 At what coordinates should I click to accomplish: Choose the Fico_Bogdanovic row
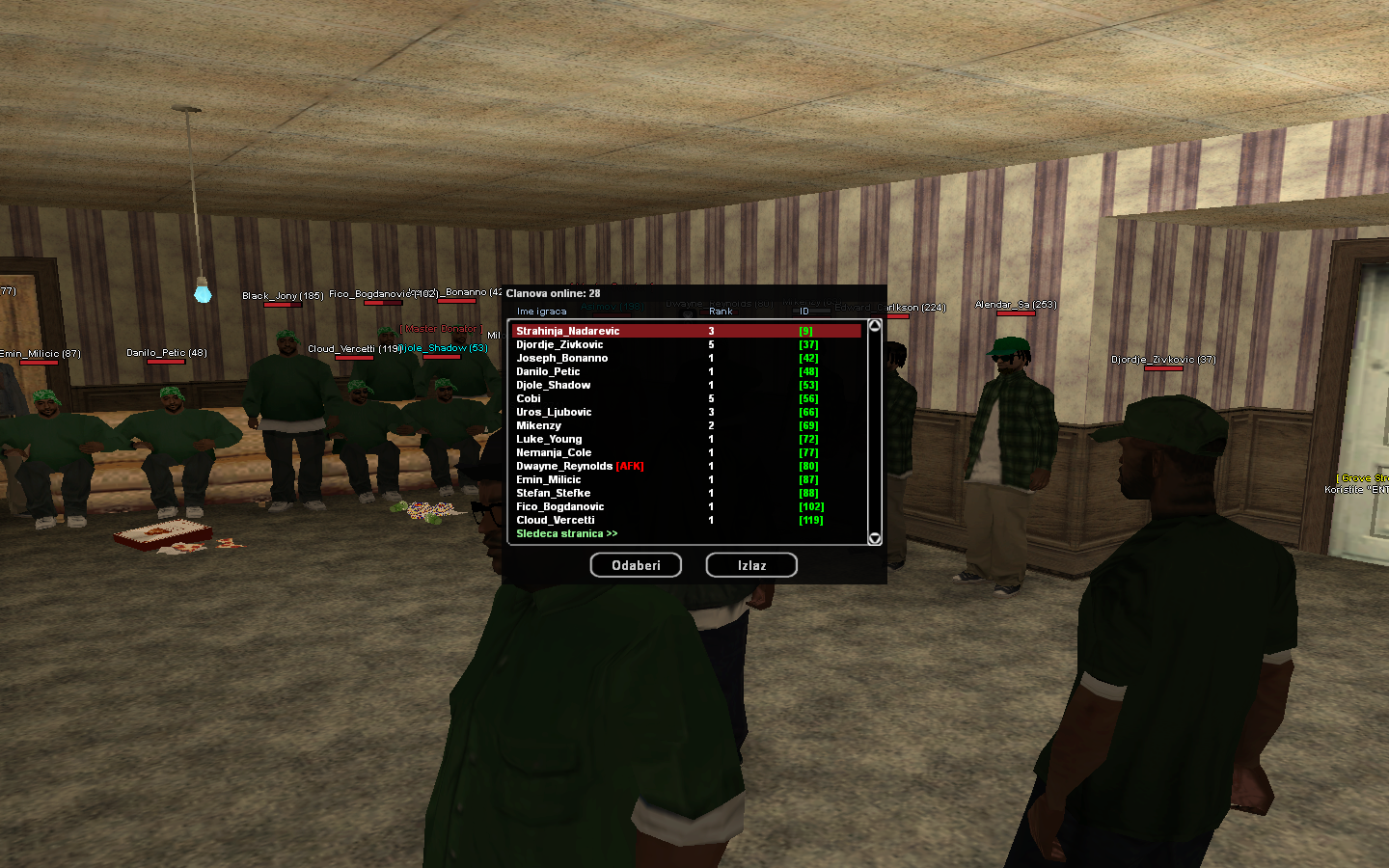[560, 506]
